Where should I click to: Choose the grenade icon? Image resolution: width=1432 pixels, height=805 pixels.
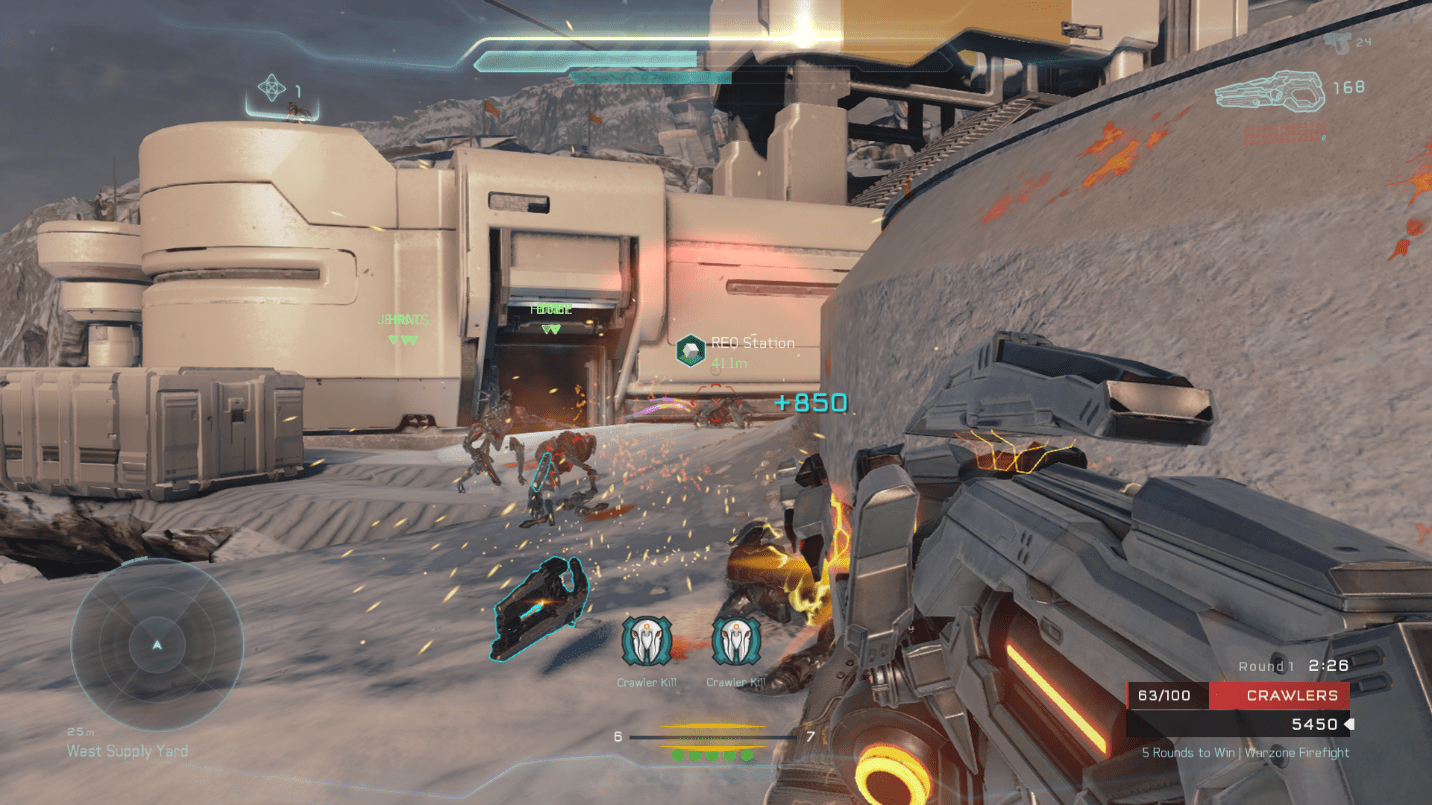click(x=272, y=88)
